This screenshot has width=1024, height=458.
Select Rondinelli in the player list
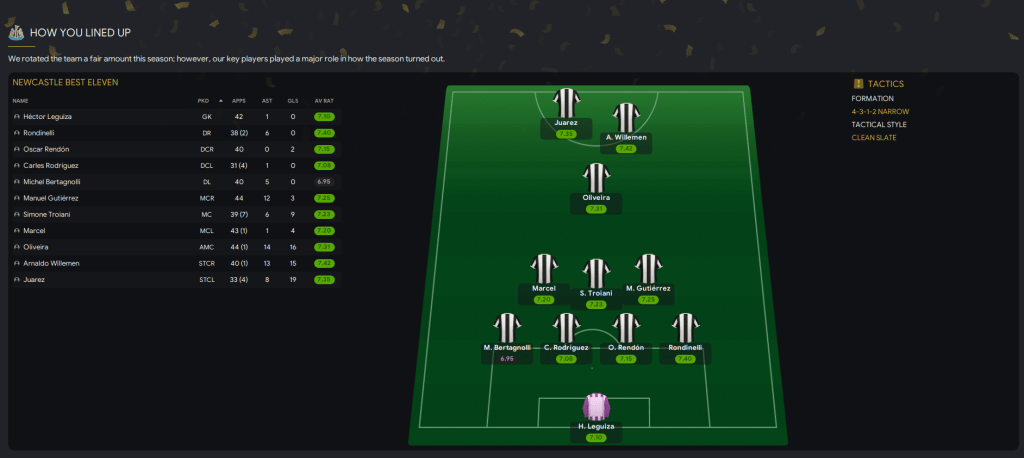point(40,133)
